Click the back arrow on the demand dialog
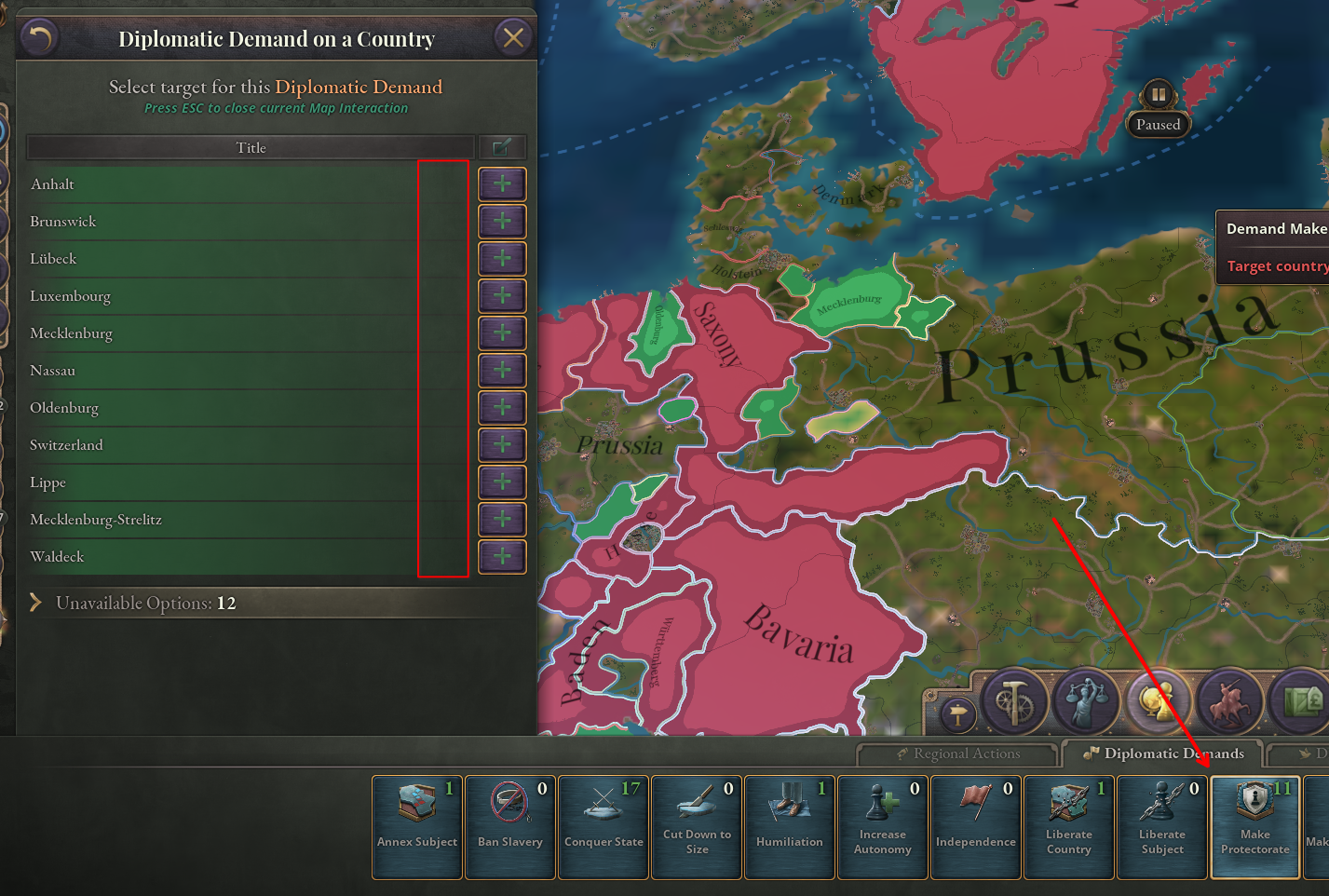 [38, 38]
